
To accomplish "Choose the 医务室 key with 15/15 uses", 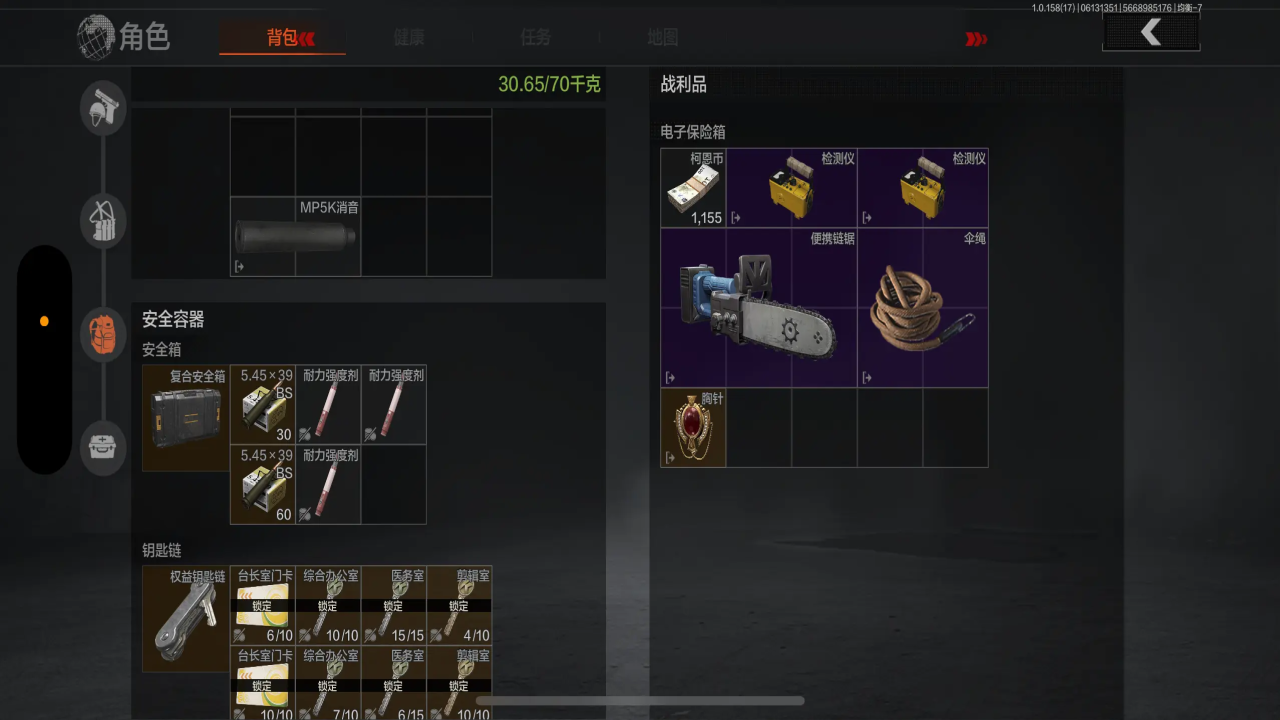I will click(x=394, y=605).
